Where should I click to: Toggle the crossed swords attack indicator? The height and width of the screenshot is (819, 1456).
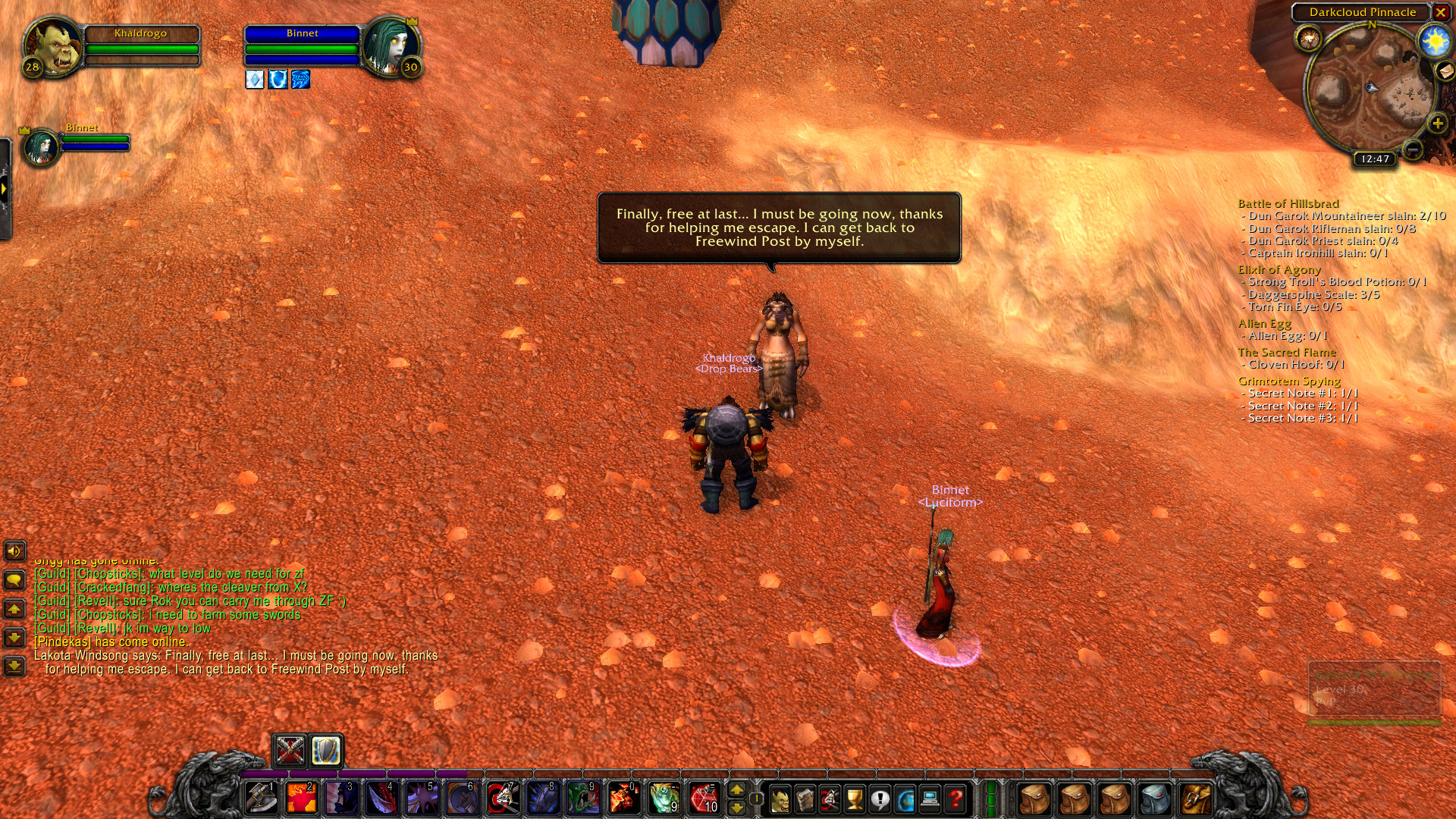pos(290,752)
